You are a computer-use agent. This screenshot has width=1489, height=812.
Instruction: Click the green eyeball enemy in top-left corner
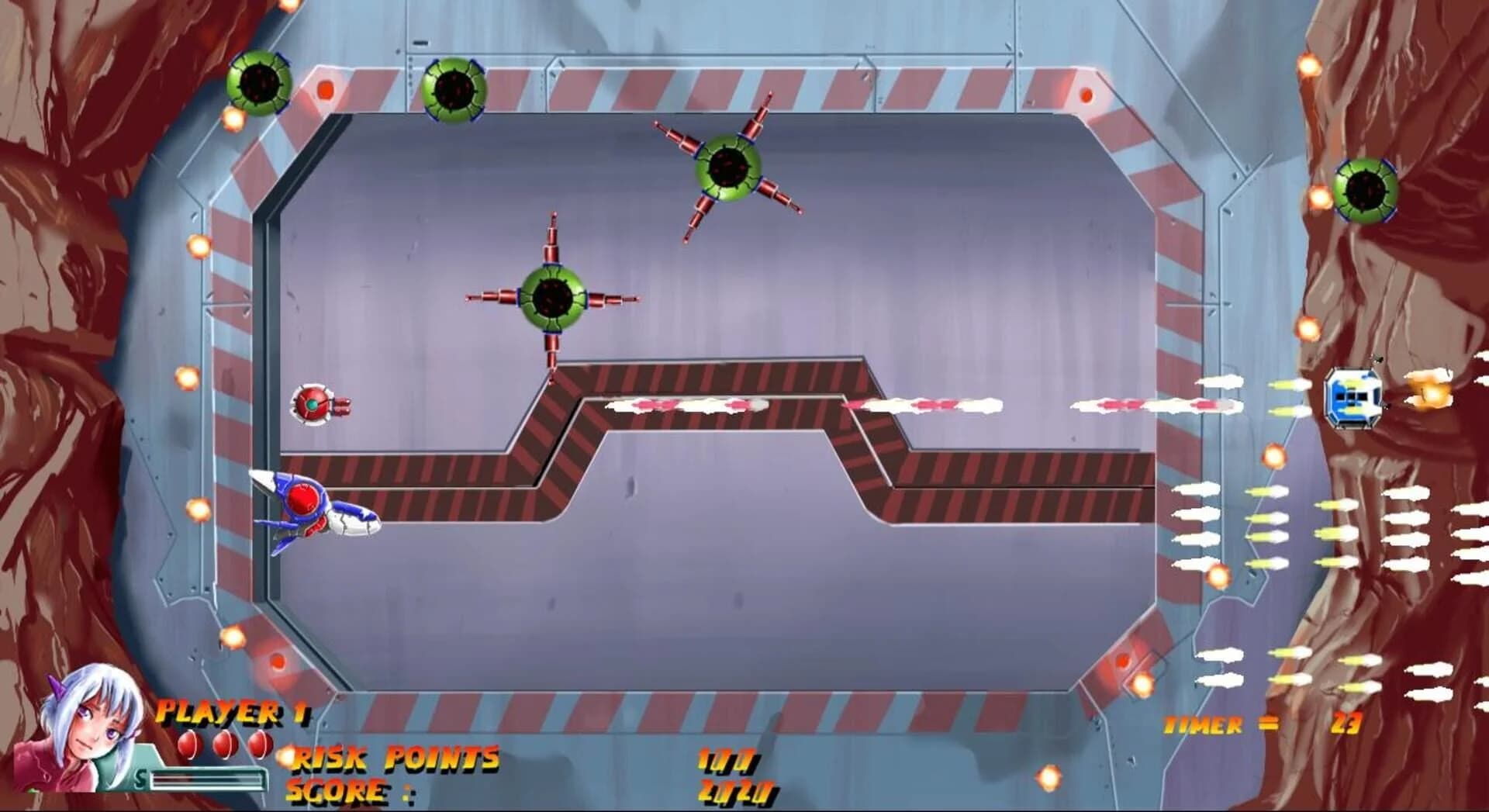[x=260, y=84]
